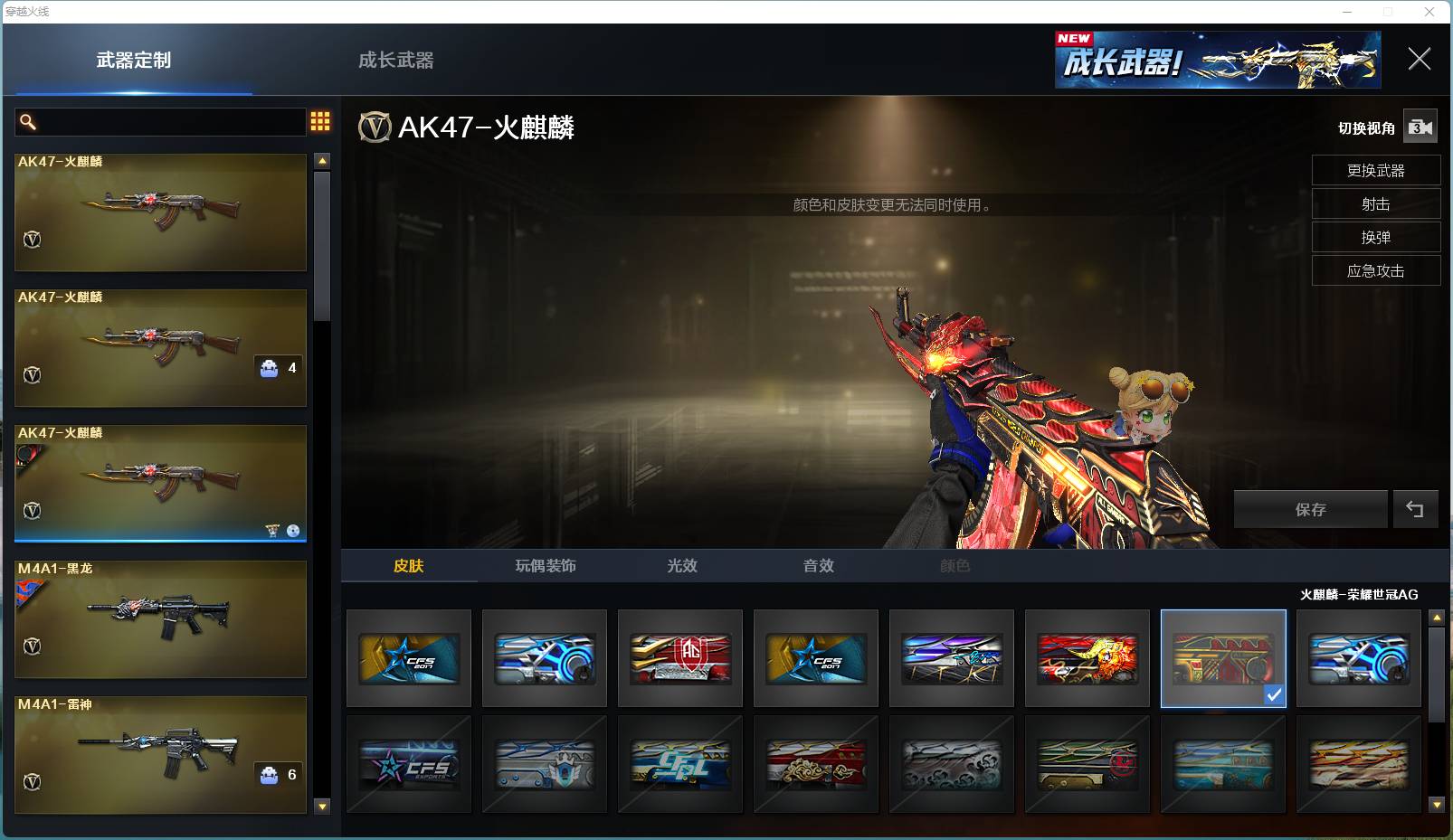Click the blue globe icon on third AK47-火麒麟

[292, 532]
